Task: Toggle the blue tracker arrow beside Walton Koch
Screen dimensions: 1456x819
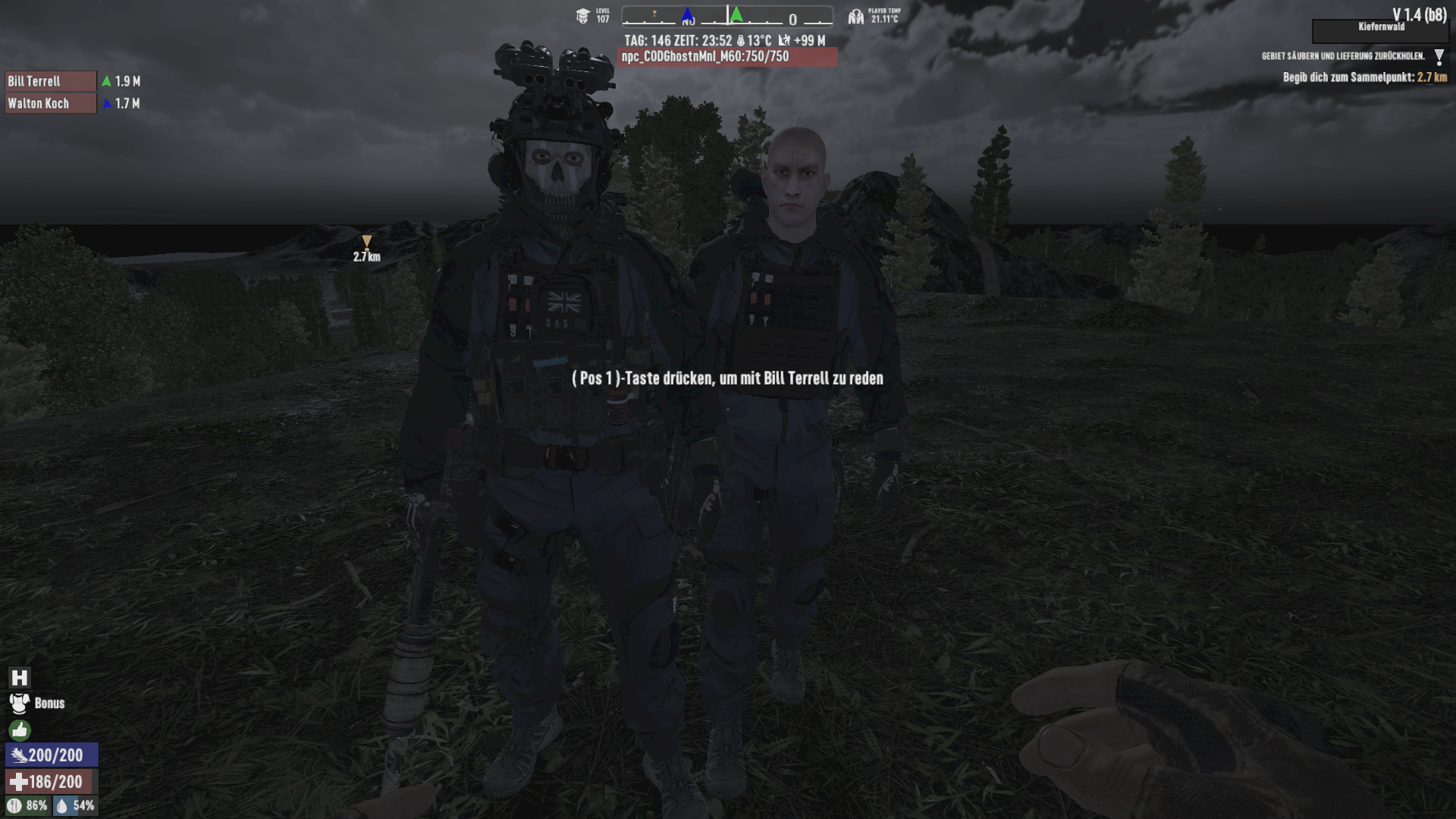Action: pyautogui.click(x=106, y=104)
